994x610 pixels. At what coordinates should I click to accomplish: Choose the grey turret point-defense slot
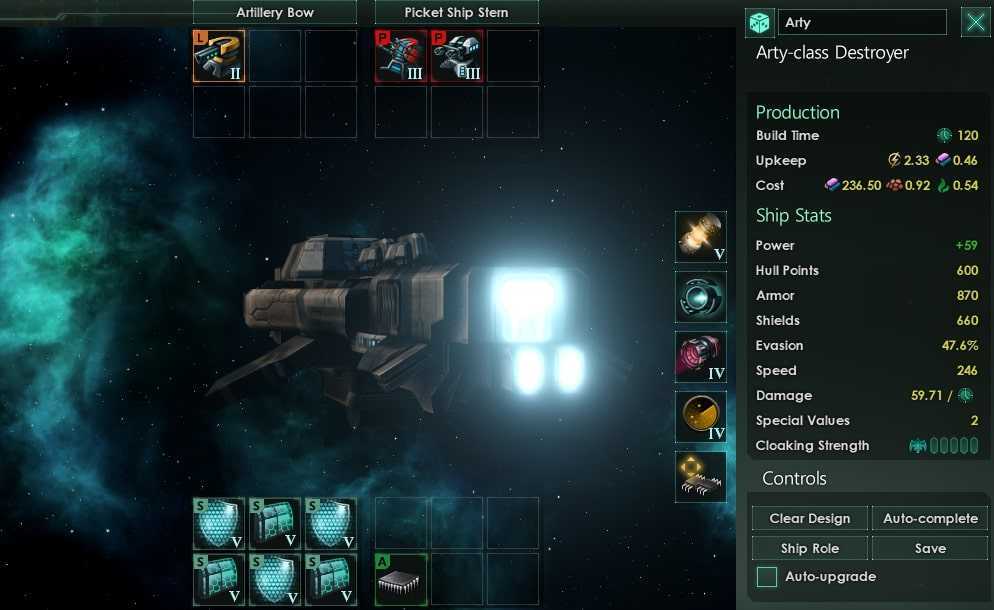(x=457, y=56)
